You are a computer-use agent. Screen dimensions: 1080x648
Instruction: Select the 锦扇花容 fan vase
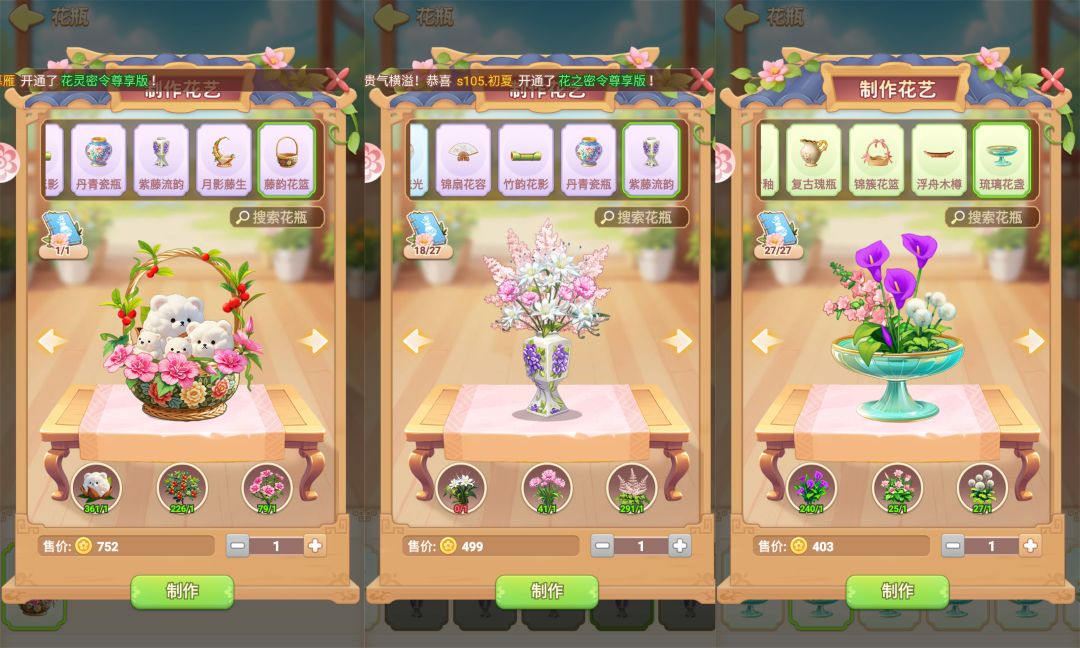pyautogui.click(x=462, y=159)
